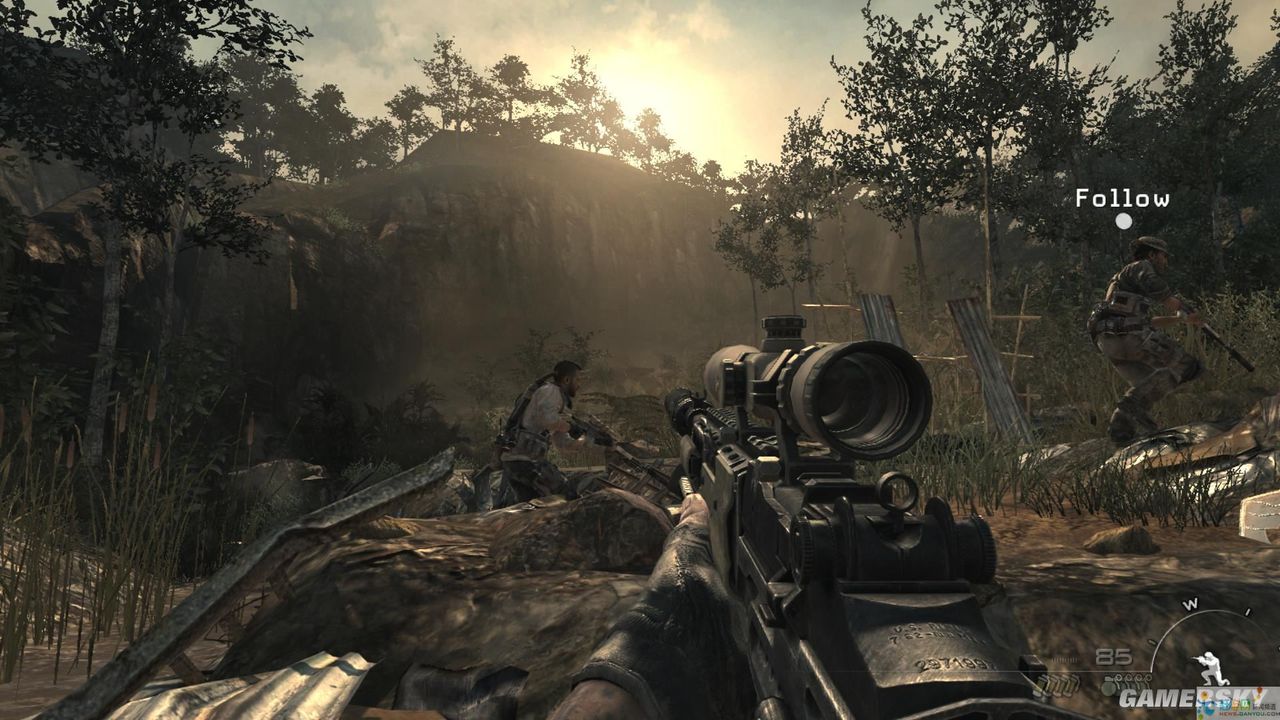The image size is (1280, 720).
Task: Click the Follow objective marker dot
Action: (1124, 221)
